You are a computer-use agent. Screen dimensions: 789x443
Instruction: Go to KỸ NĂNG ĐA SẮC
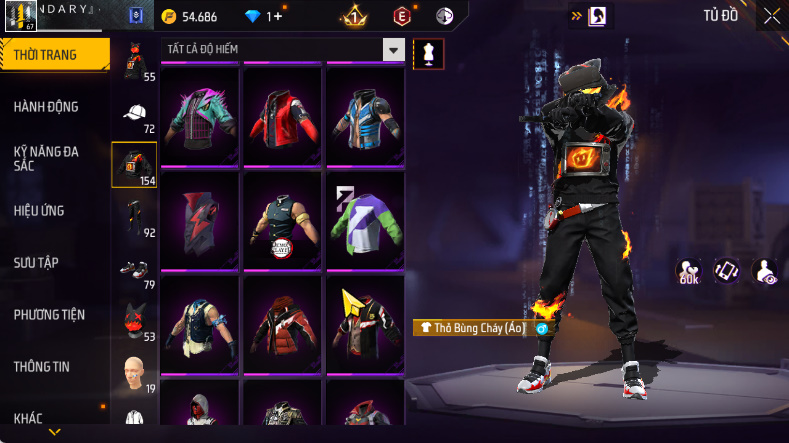(46, 158)
